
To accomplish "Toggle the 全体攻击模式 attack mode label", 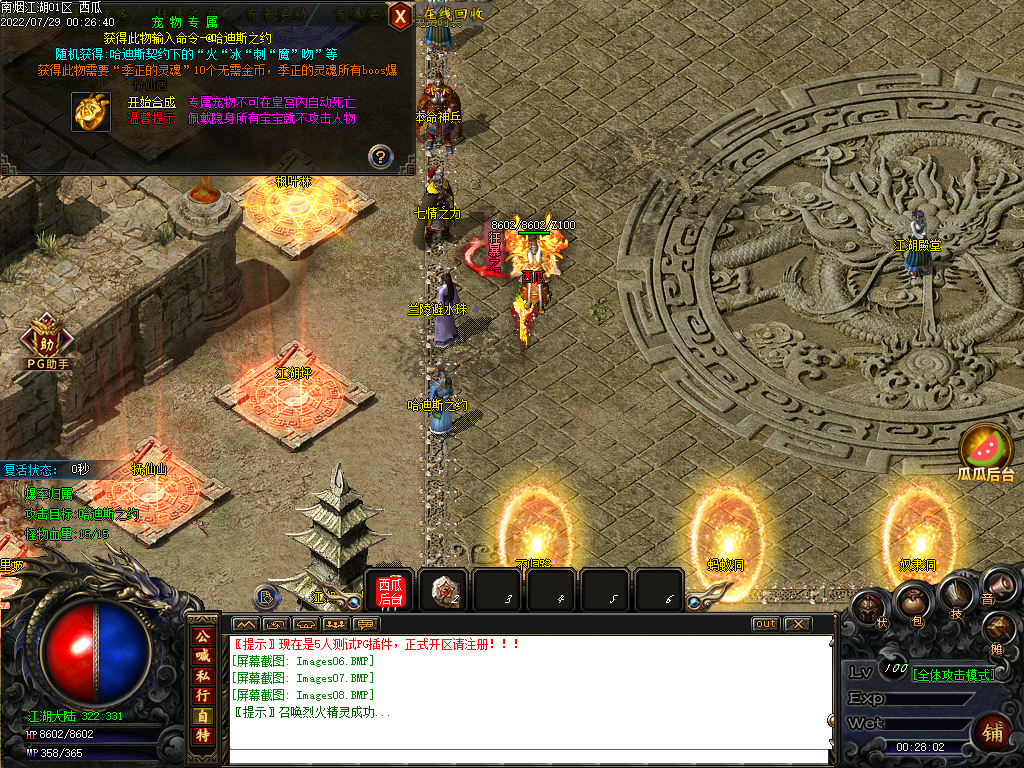I will click(954, 674).
